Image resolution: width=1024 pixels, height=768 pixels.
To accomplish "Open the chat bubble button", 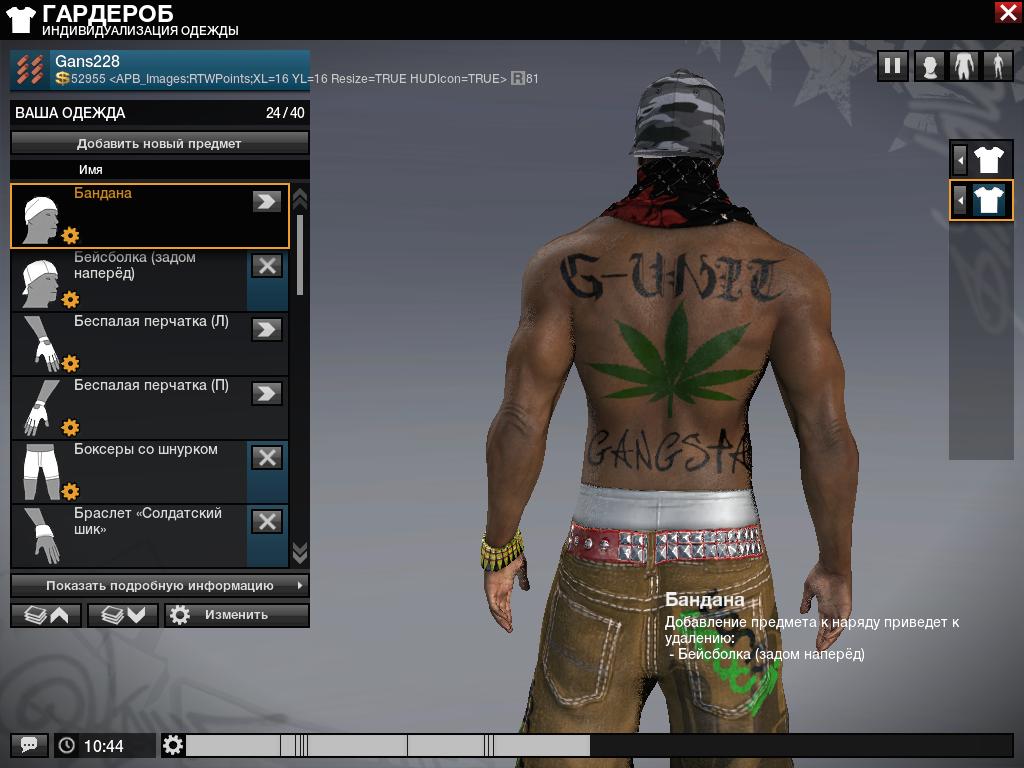I will (x=29, y=745).
